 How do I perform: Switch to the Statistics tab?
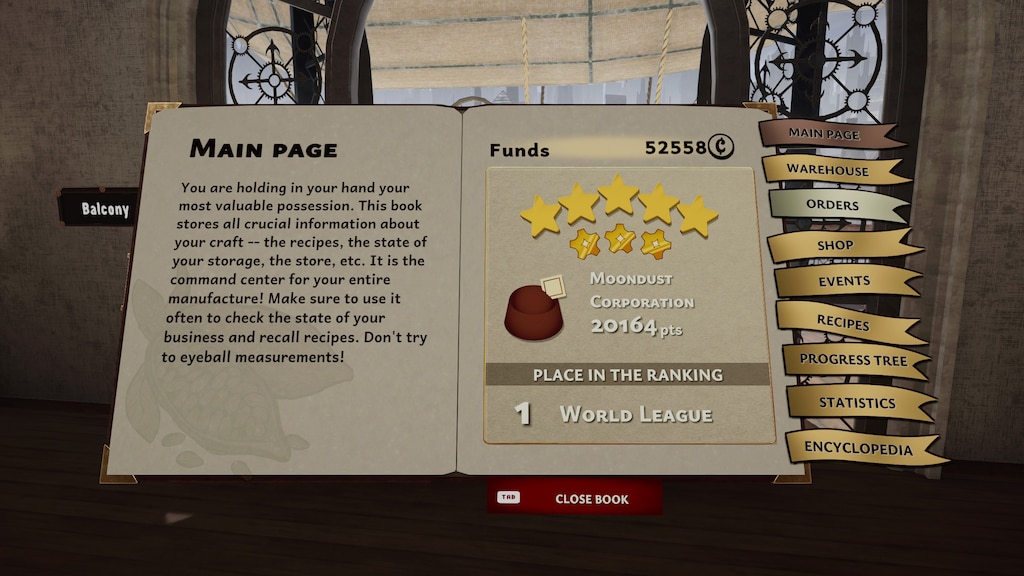856,403
